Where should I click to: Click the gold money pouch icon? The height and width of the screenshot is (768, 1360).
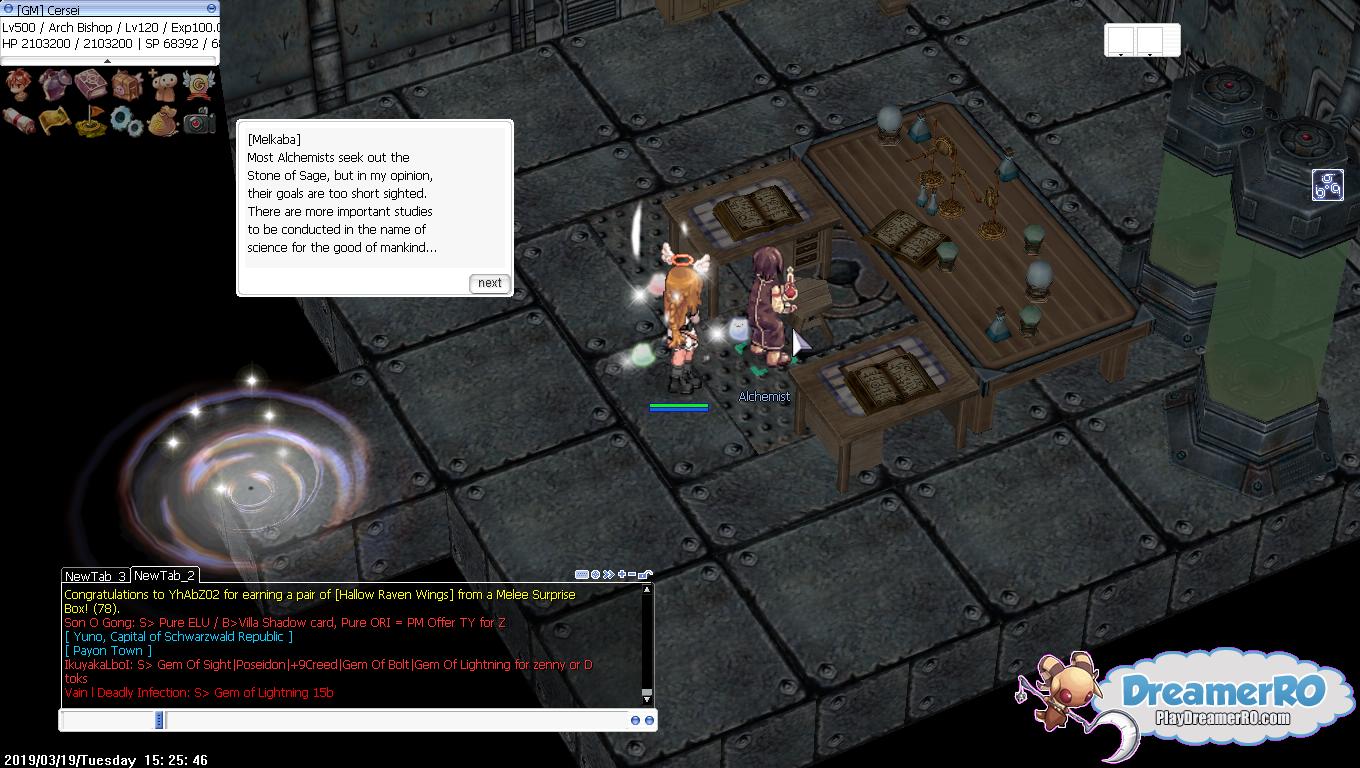[163, 121]
